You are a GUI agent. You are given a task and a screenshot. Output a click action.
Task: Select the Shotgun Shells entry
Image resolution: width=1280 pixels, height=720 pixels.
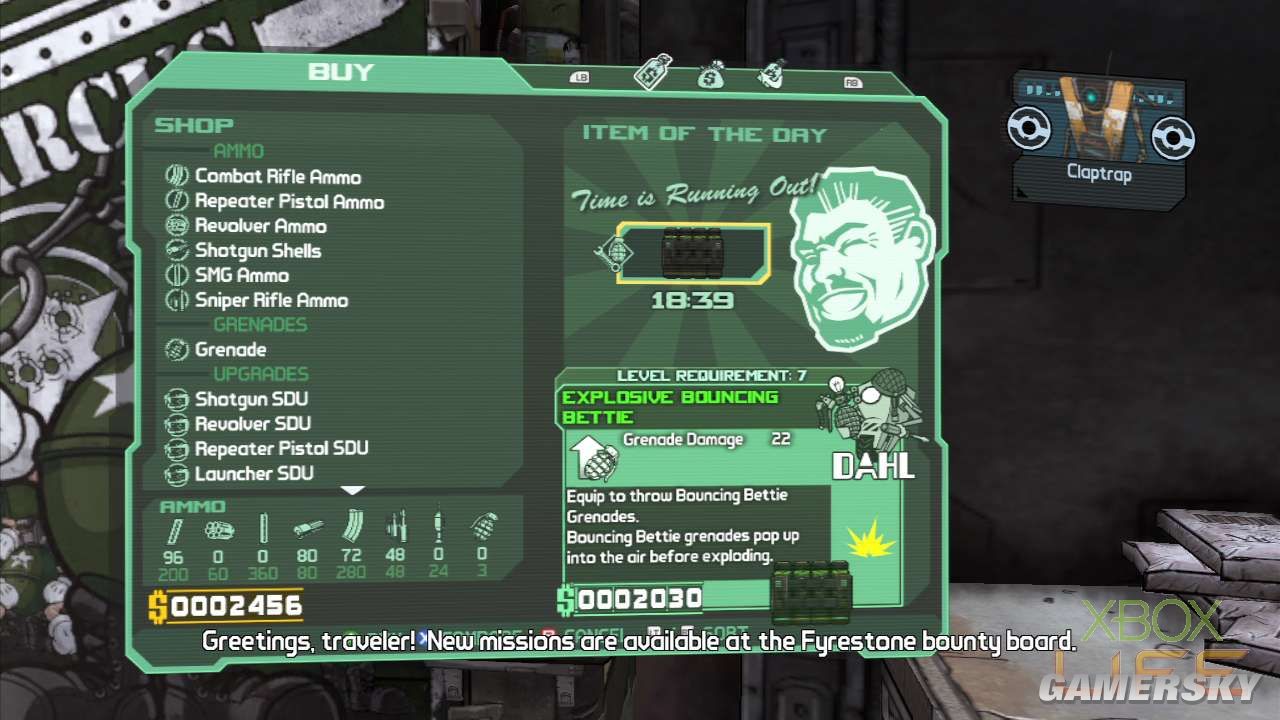point(257,251)
